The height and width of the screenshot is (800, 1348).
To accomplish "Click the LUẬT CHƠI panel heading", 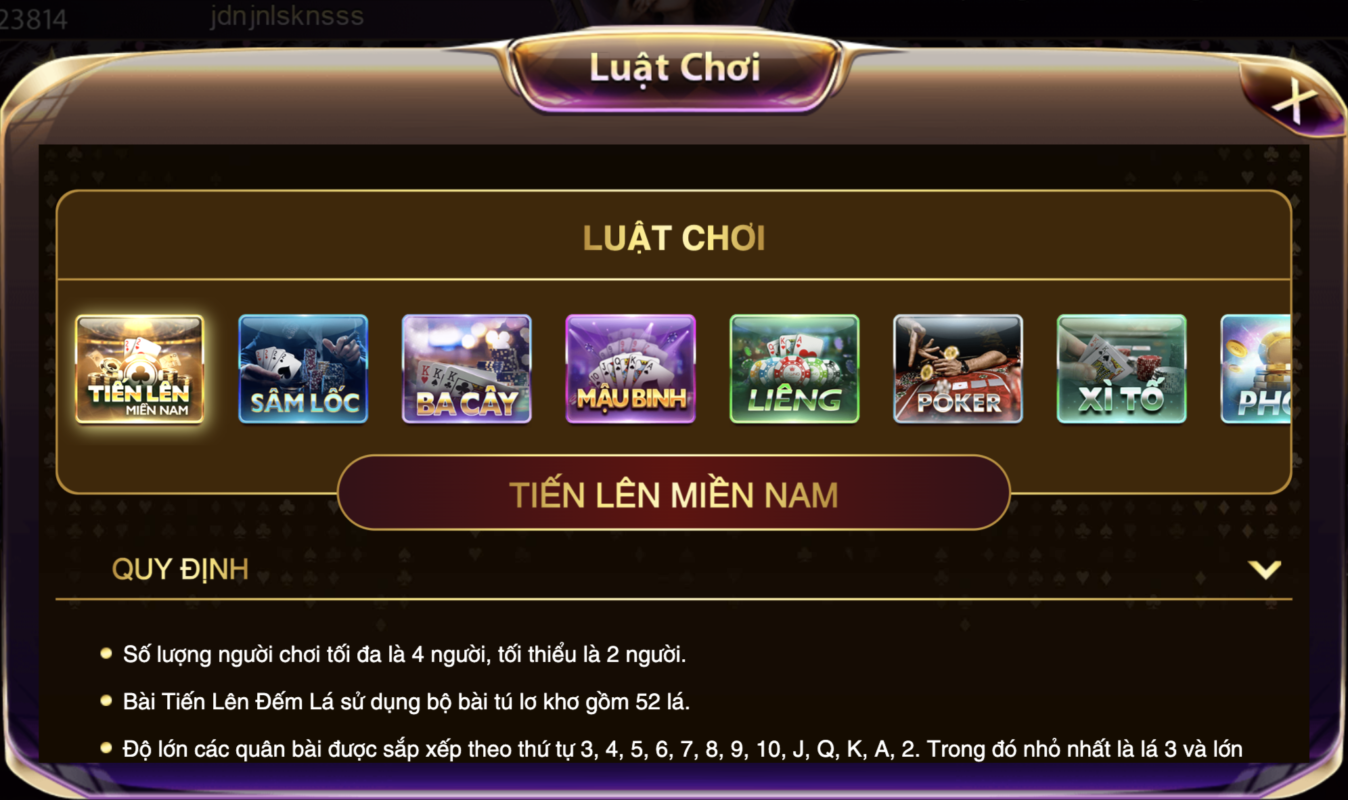I will pos(673,238).
